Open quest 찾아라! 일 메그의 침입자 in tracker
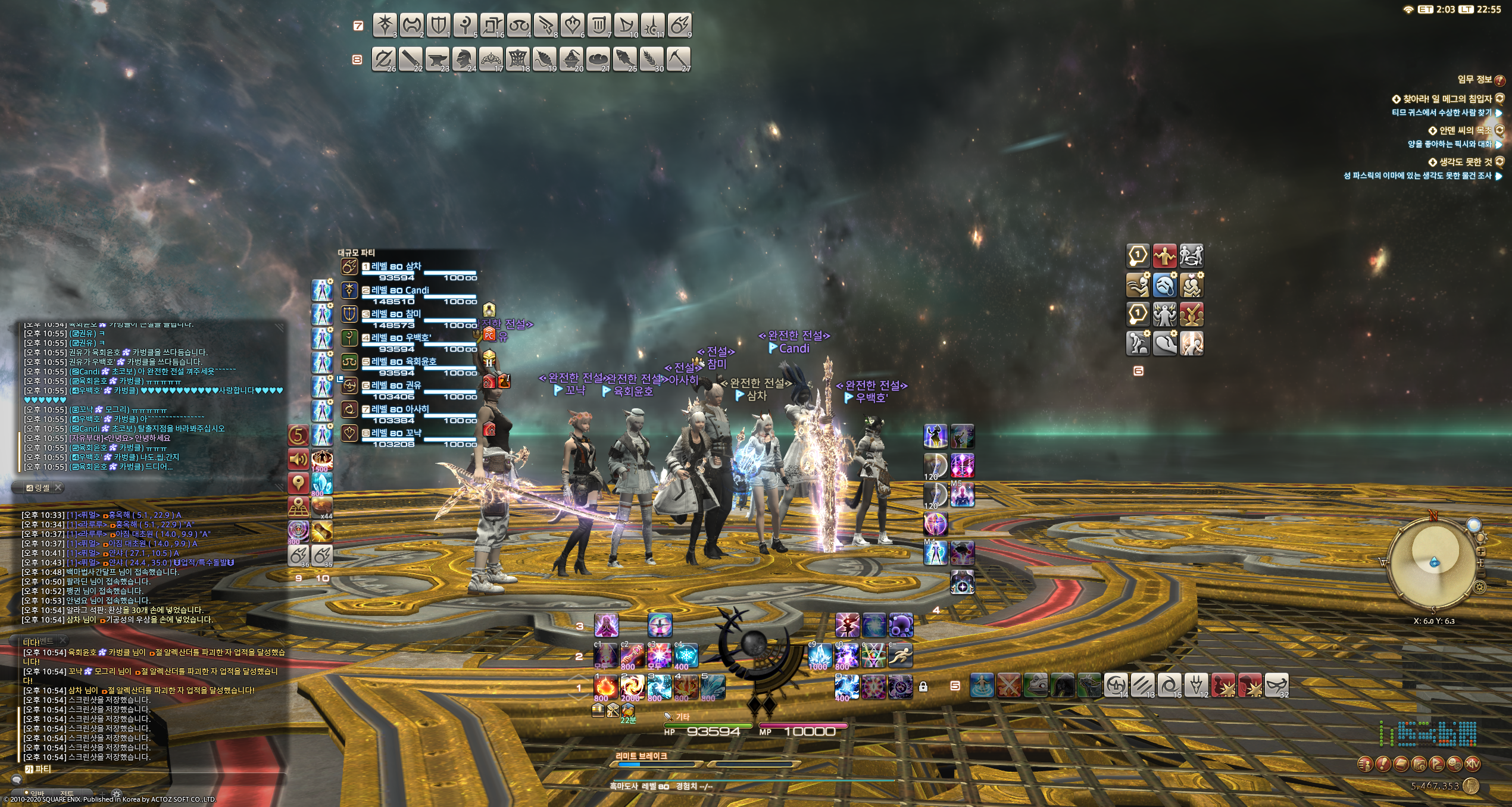The height and width of the screenshot is (807, 1512). (x=1447, y=99)
